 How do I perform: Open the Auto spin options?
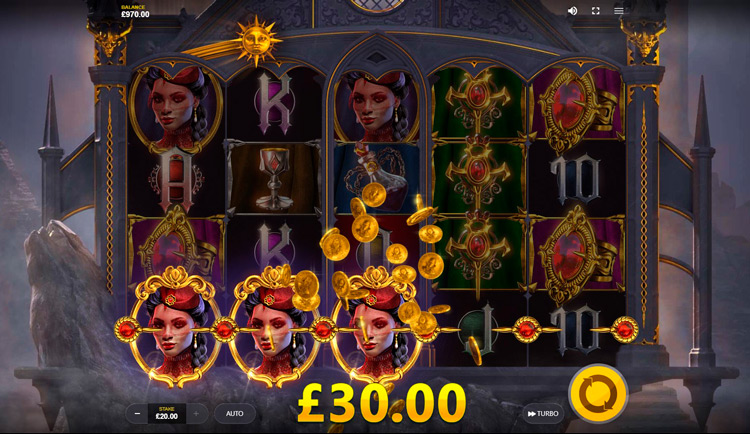click(x=235, y=413)
